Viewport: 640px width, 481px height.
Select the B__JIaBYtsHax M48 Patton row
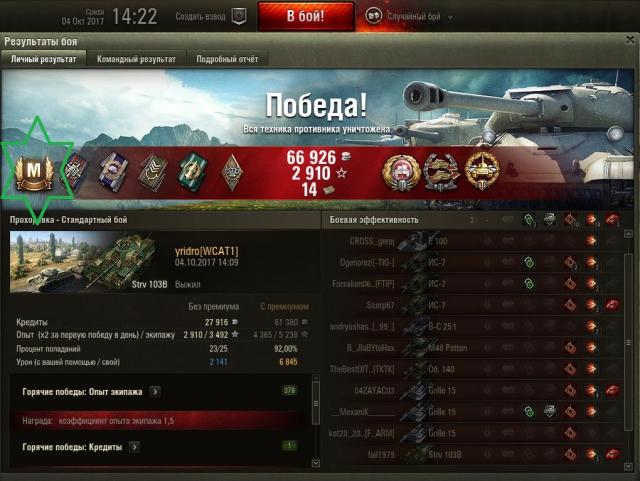(470, 348)
